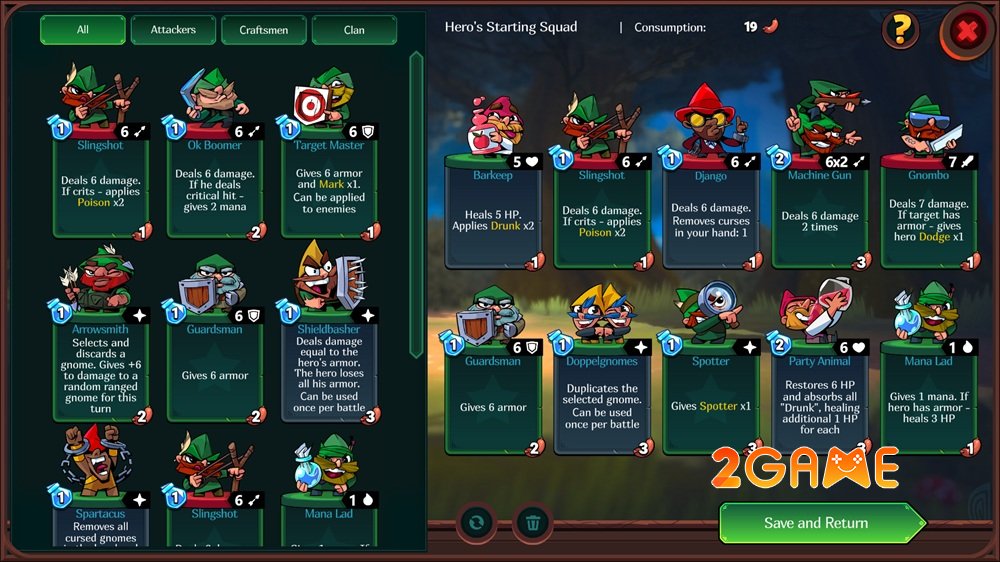Click the trash can delete button

point(534,522)
